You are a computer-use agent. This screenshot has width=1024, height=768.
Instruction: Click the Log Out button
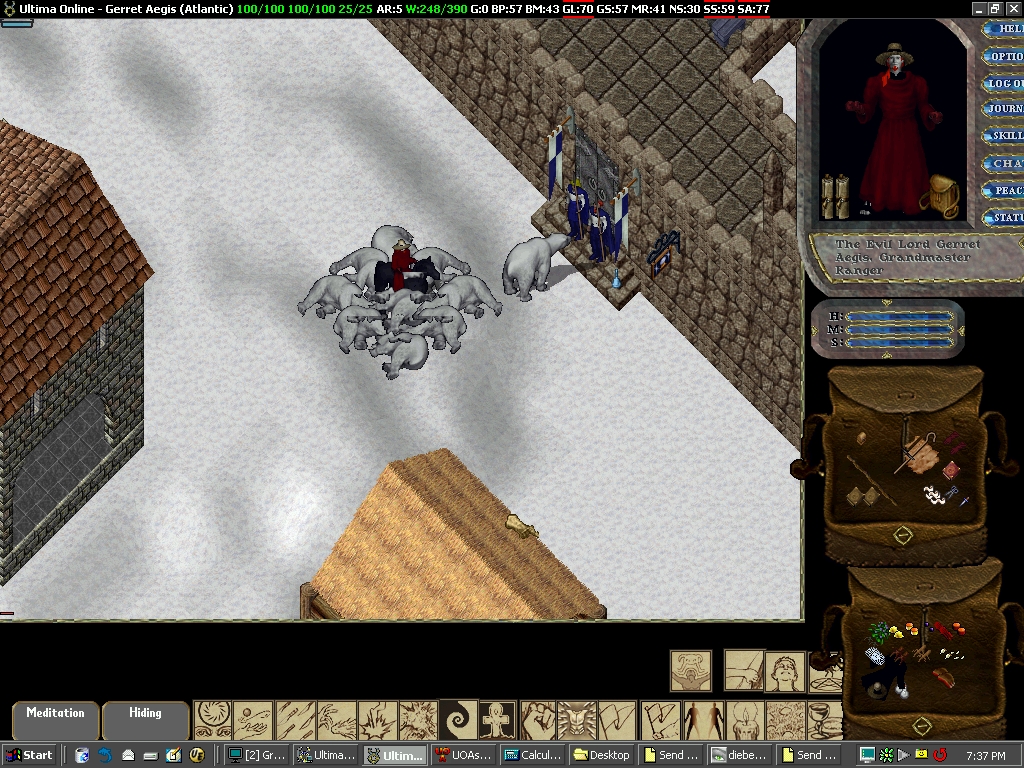click(1005, 83)
